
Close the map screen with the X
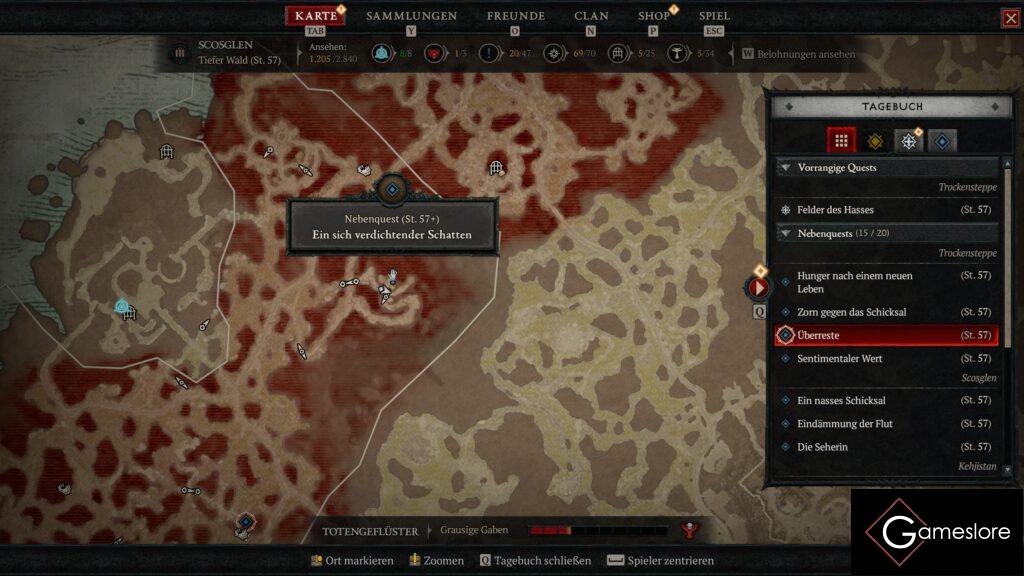pos(1010,18)
